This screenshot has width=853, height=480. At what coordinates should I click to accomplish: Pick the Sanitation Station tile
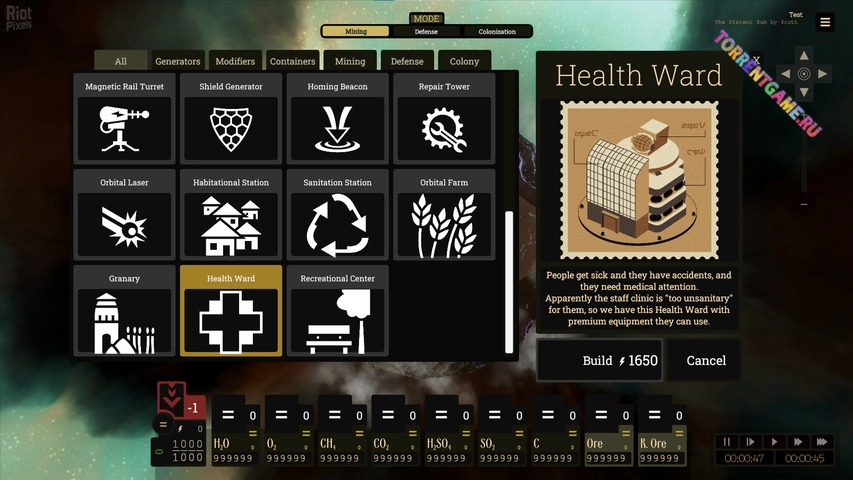point(338,214)
